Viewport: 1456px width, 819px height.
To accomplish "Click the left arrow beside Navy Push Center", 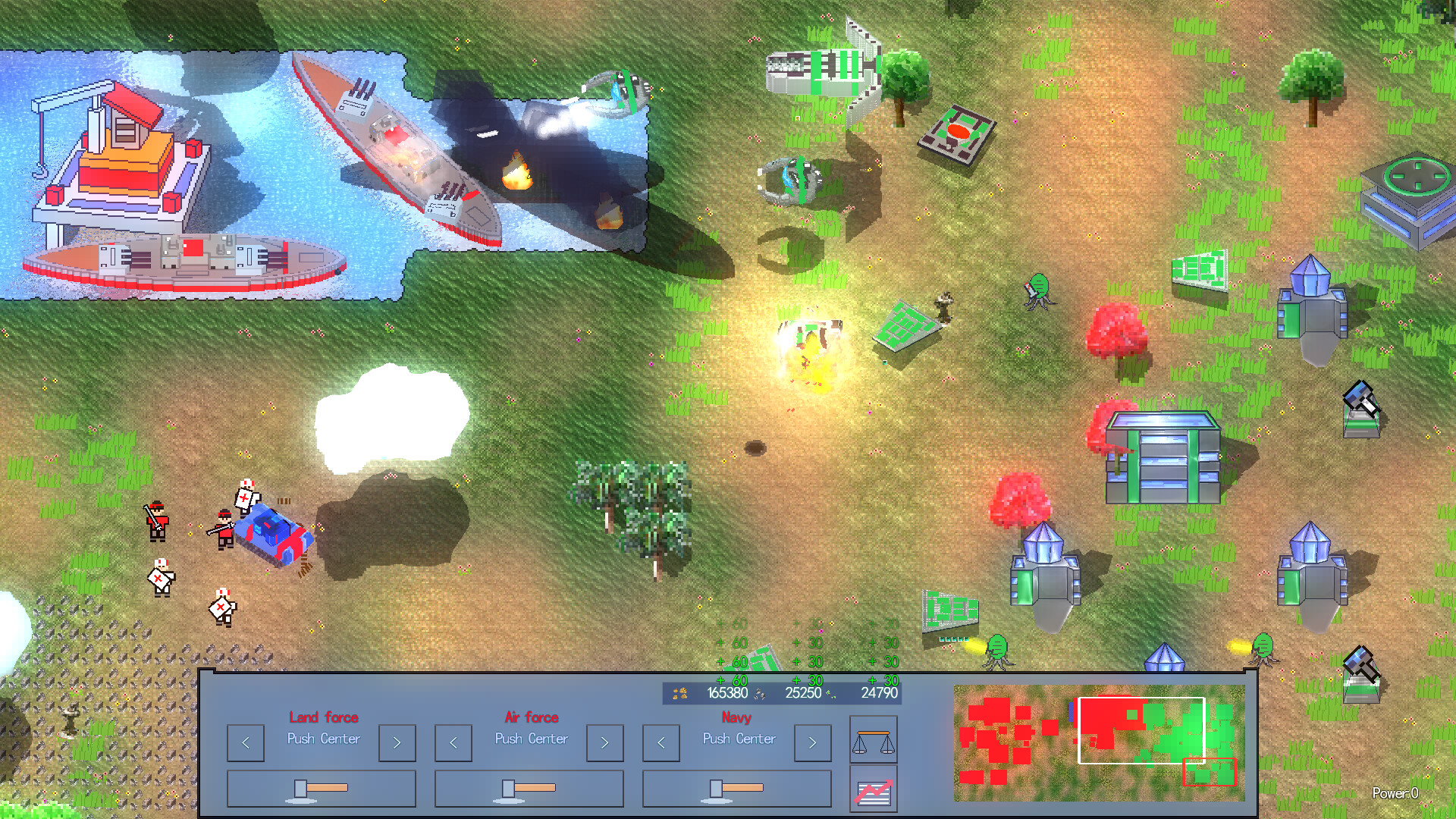I will [660, 743].
